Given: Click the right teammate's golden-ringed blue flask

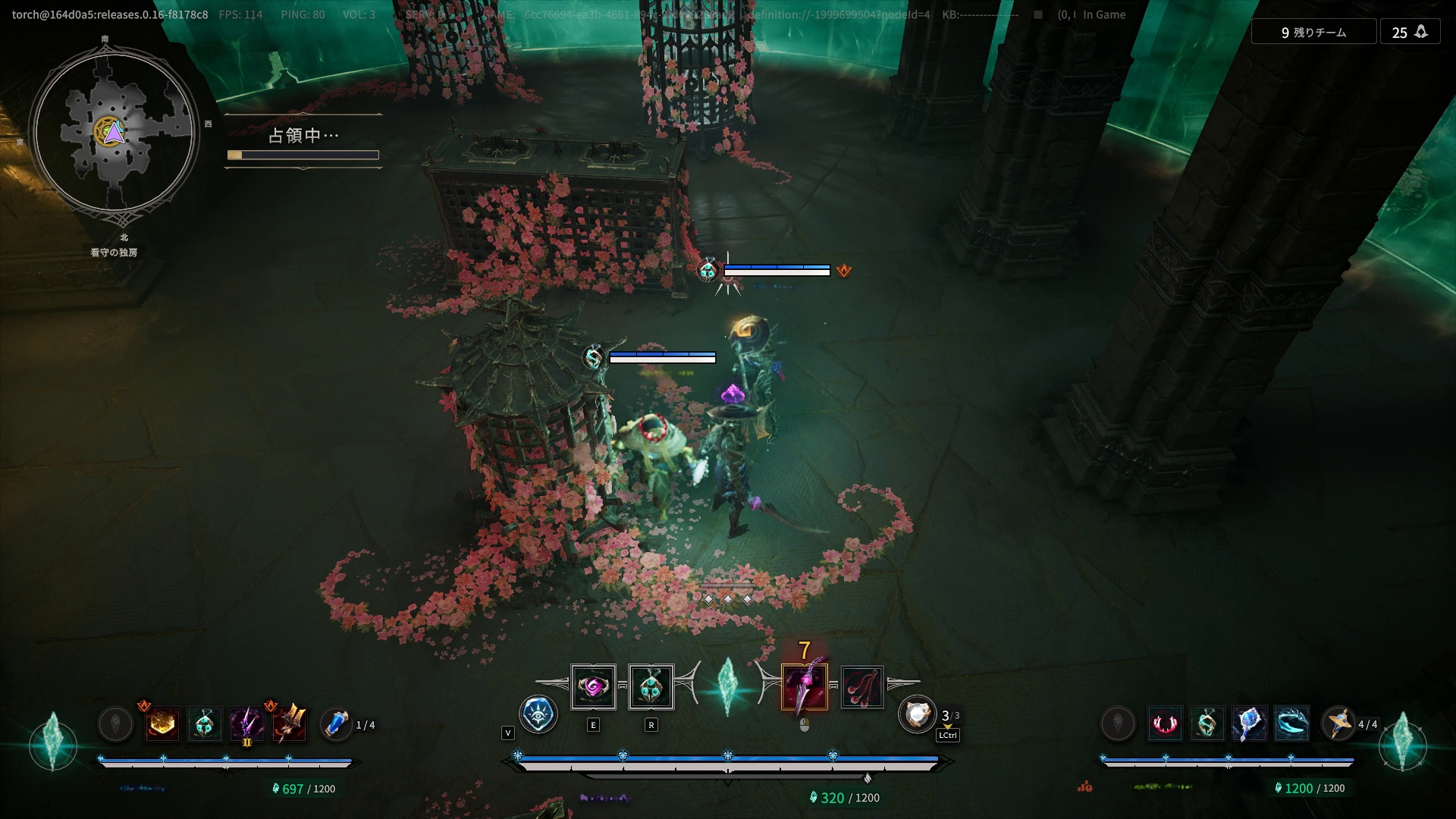Looking at the screenshot, I should 1338,723.
